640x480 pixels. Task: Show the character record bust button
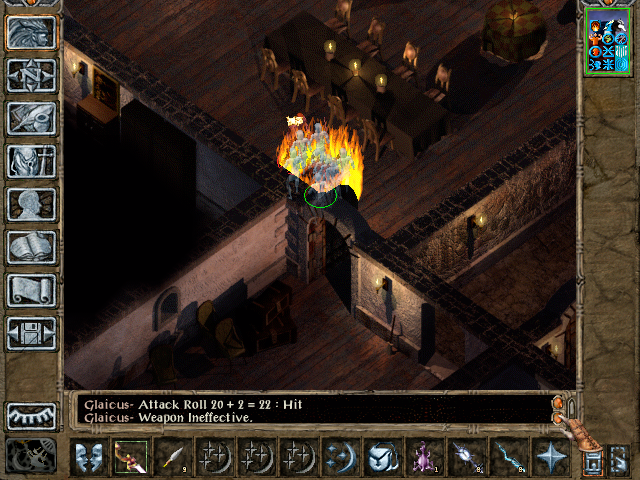point(31,204)
